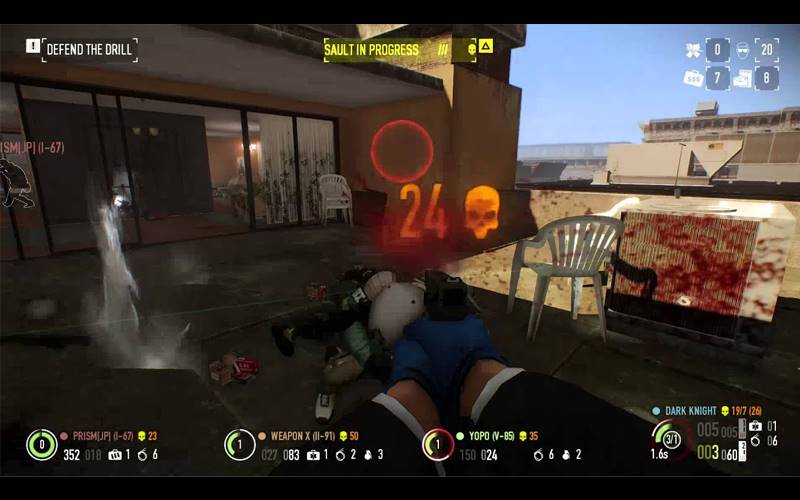
Task: Select the masked face icon in top-right counters
Action: (x=743, y=50)
